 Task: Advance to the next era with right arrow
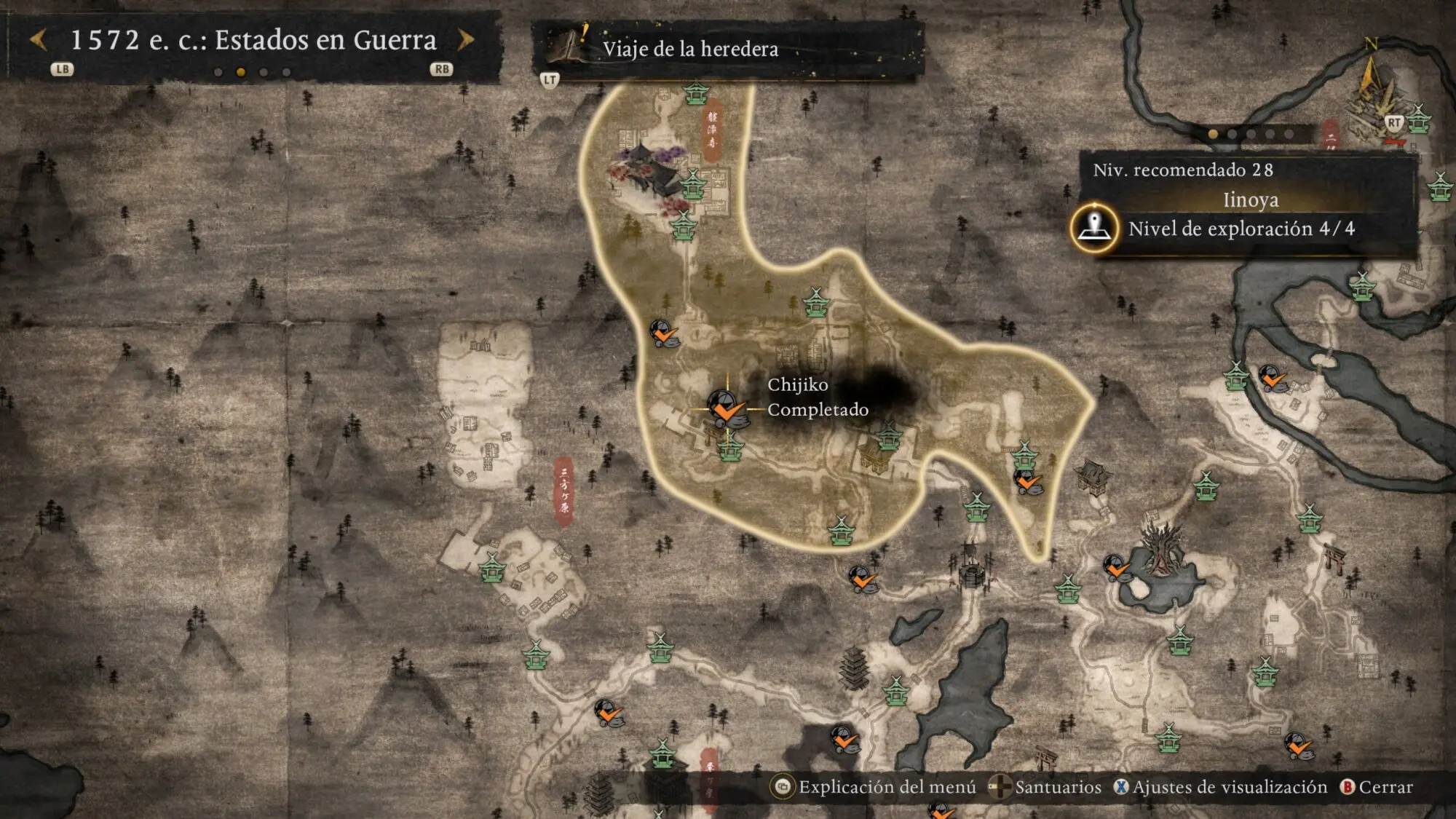click(465, 40)
